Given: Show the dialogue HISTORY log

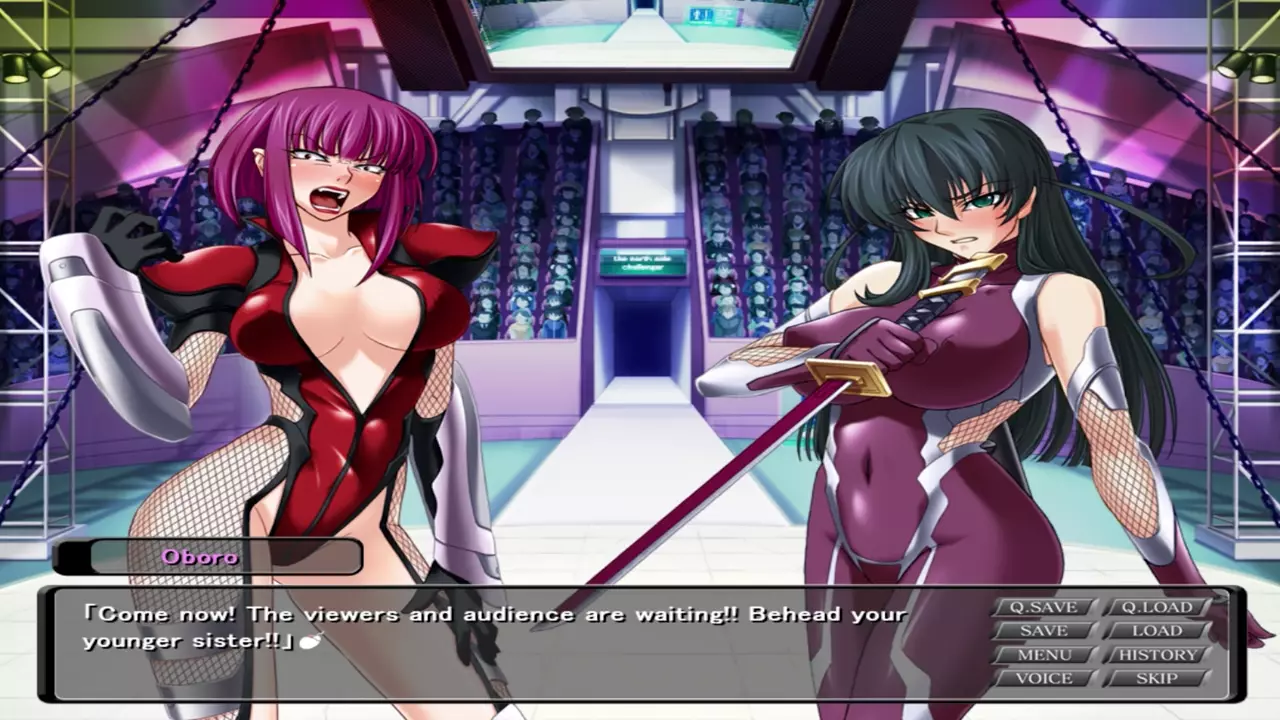Looking at the screenshot, I should (1157, 655).
